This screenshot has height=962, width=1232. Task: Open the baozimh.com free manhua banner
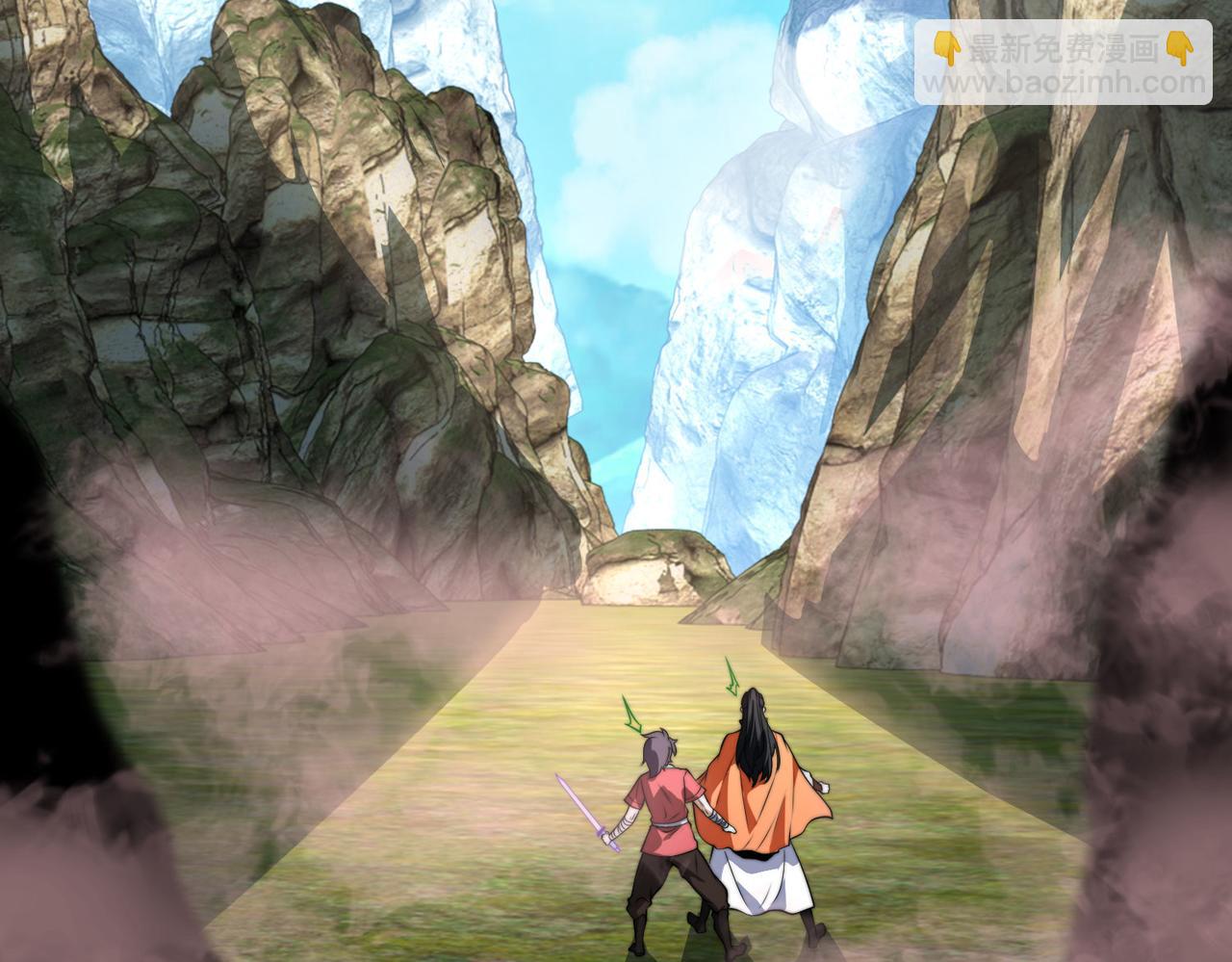click(1063, 63)
